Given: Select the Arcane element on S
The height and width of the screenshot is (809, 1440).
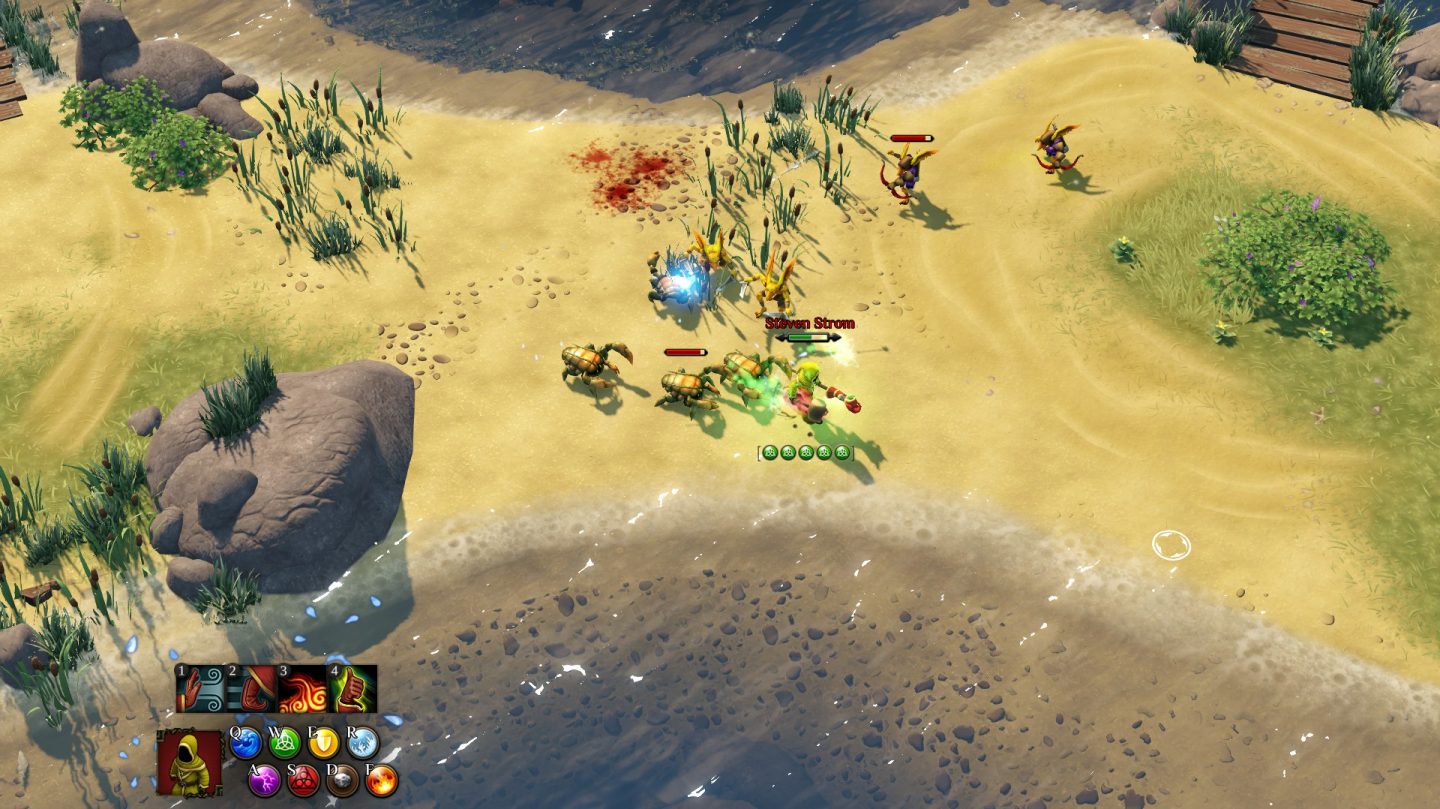Looking at the screenshot, I should (303, 782).
